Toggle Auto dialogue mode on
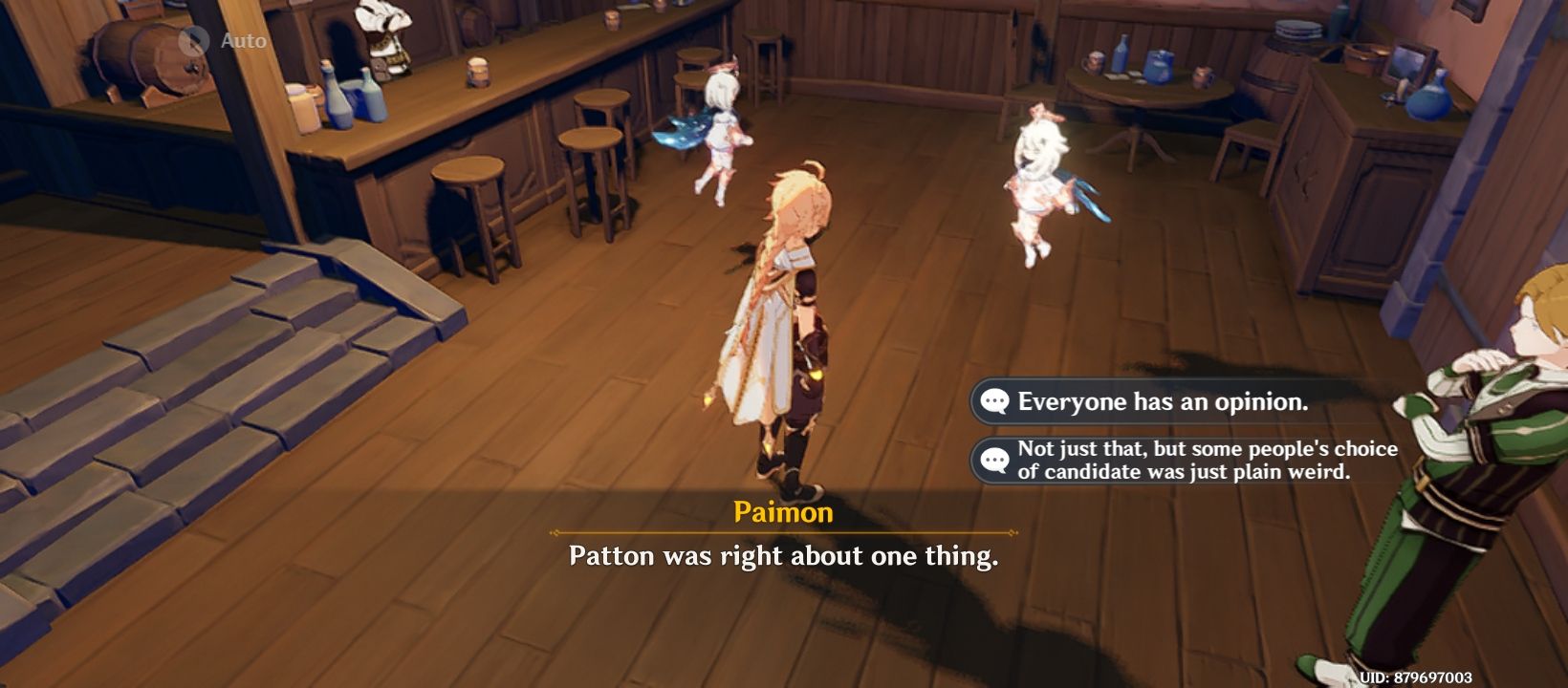The height and width of the screenshot is (688, 1568). point(194,41)
